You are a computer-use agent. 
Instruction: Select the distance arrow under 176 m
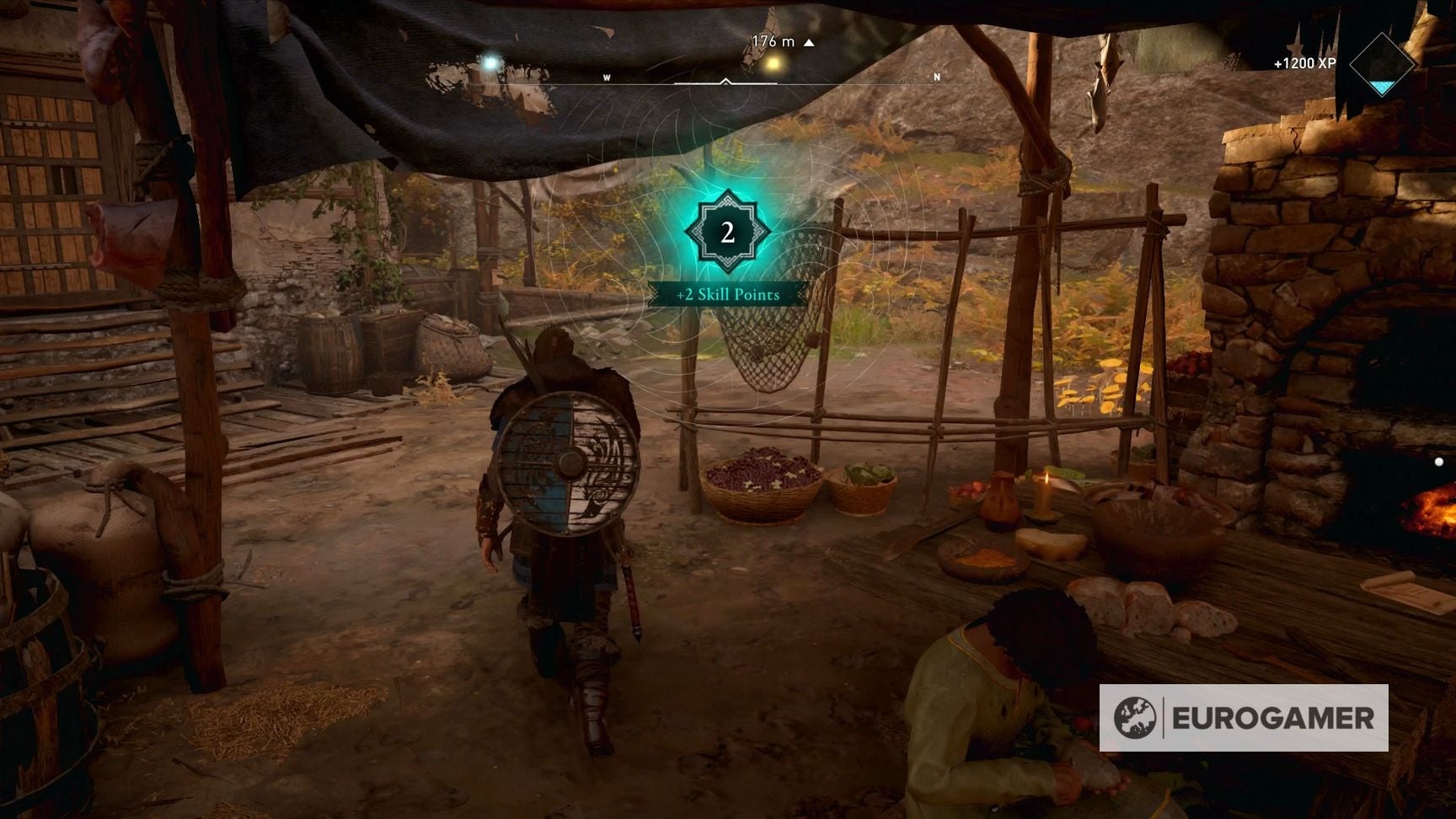811,40
